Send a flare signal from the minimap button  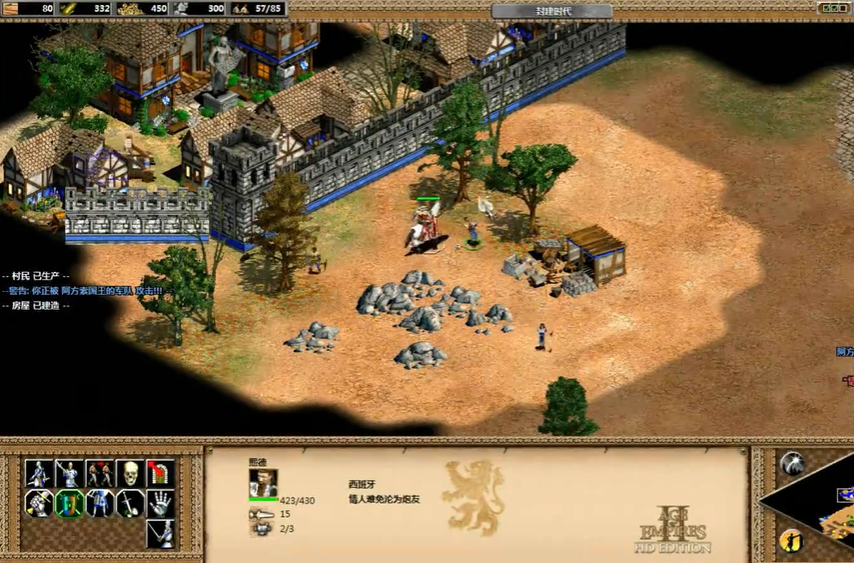coord(791,463)
